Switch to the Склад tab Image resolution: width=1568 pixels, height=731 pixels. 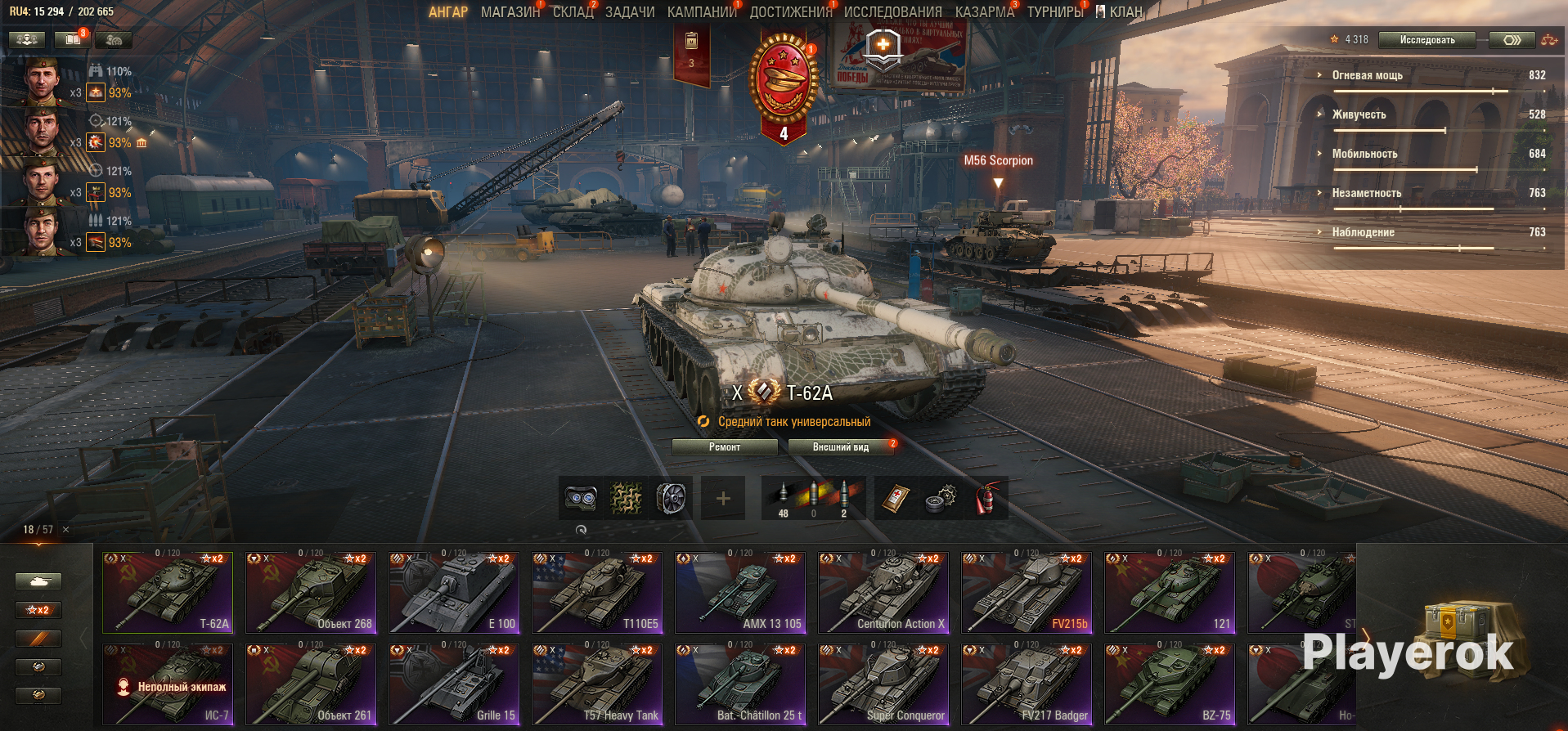point(573,12)
